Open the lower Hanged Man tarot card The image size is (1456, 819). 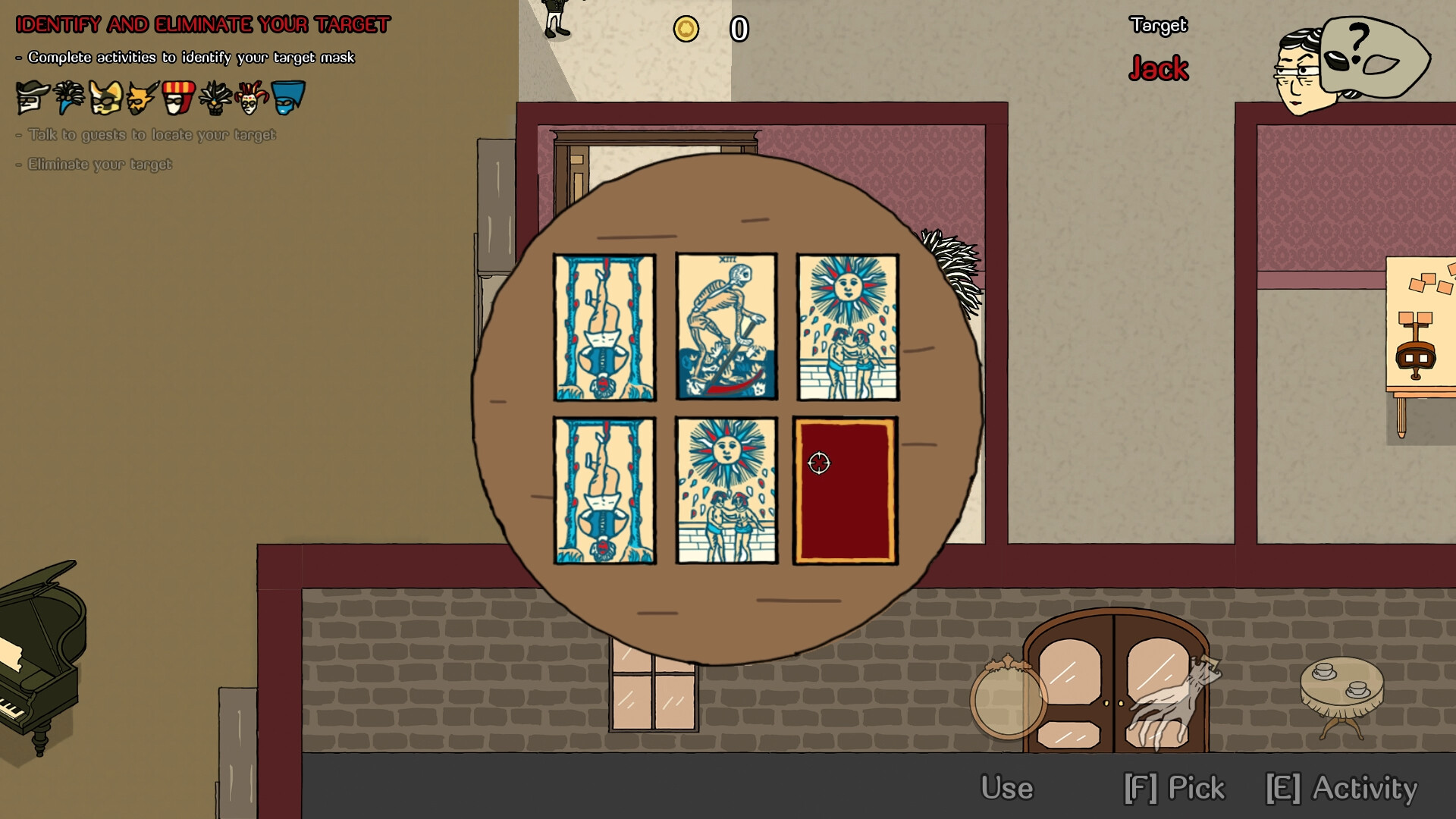coord(604,491)
